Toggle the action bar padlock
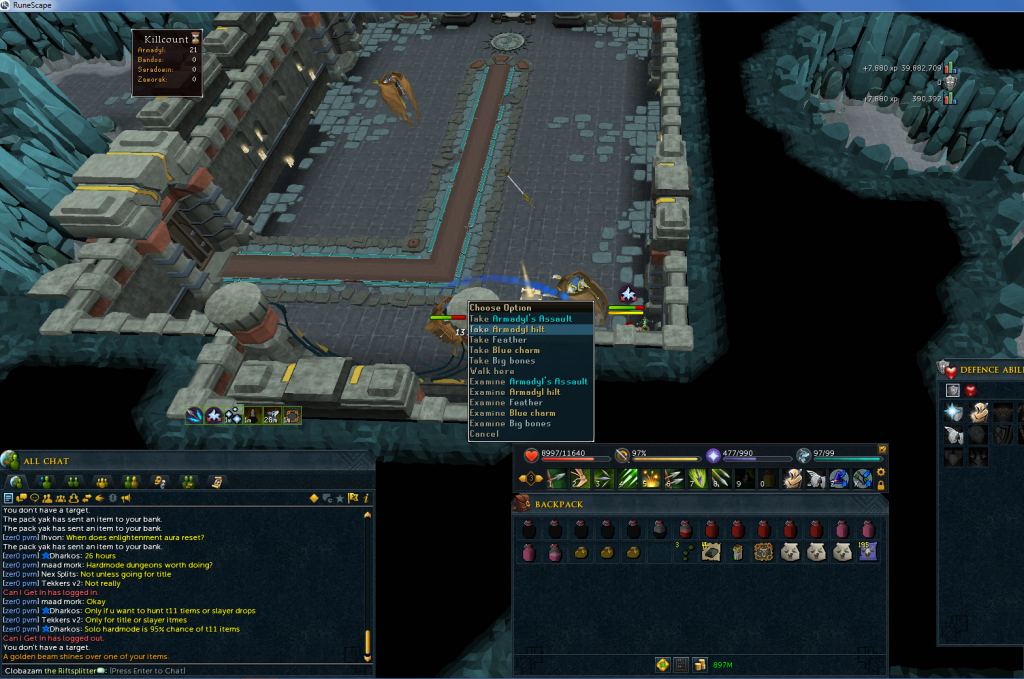 [881, 485]
